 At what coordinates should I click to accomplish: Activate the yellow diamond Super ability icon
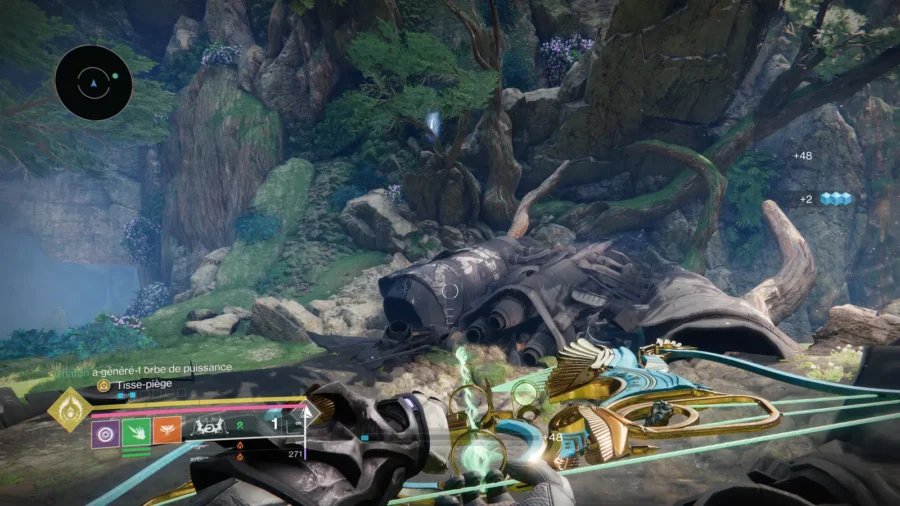[x=69, y=410]
